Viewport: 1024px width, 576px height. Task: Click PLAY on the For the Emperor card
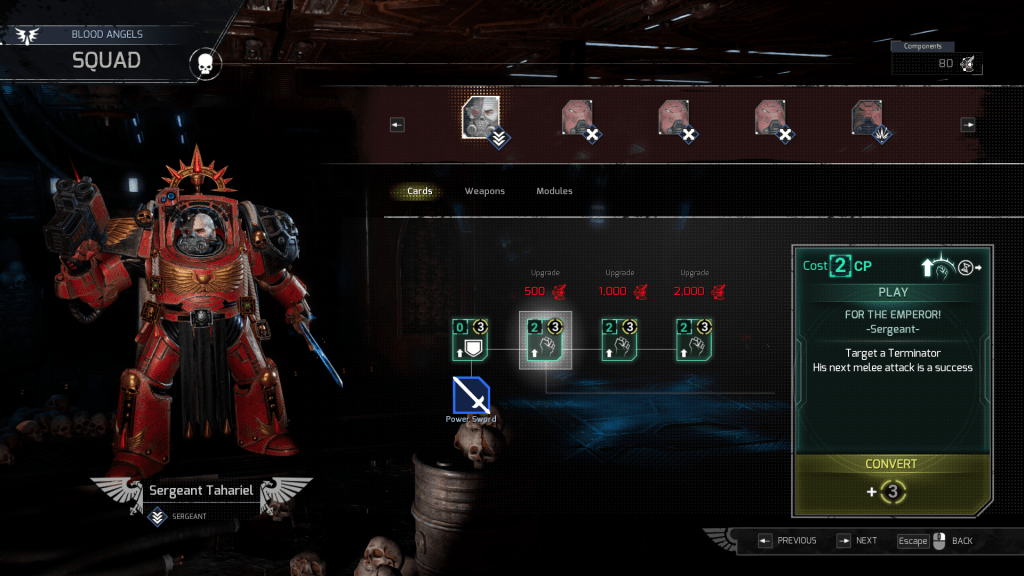pyautogui.click(x=892, y=292)
